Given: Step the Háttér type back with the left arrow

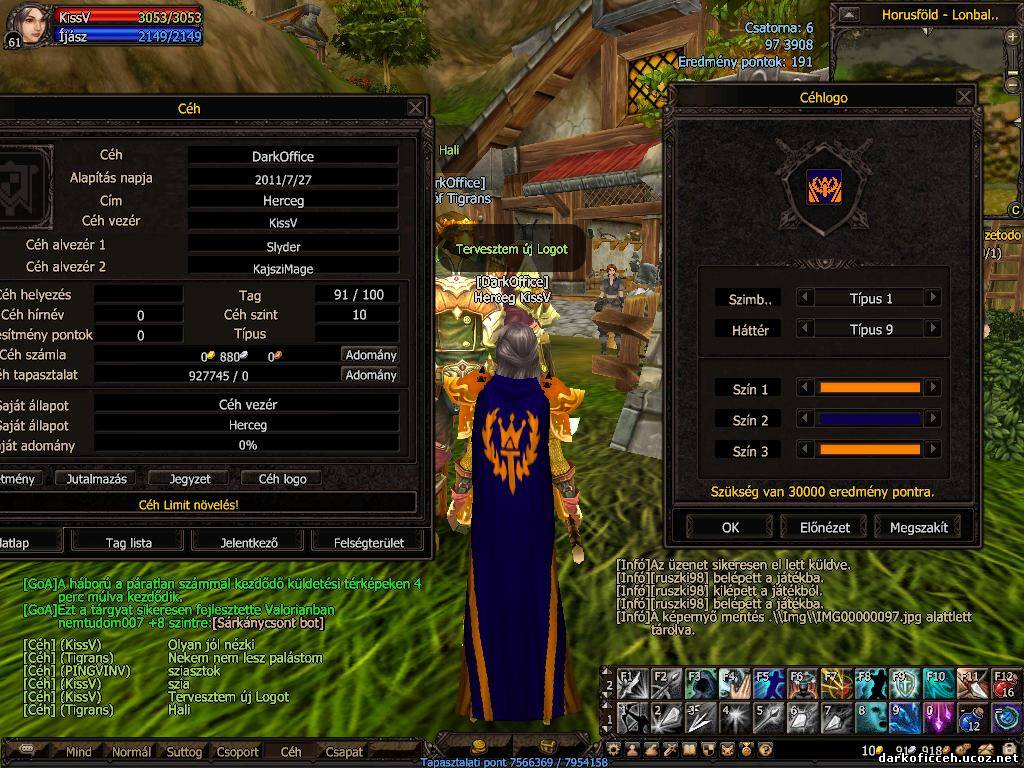Looking at the screenshot, I should (804, 329).
